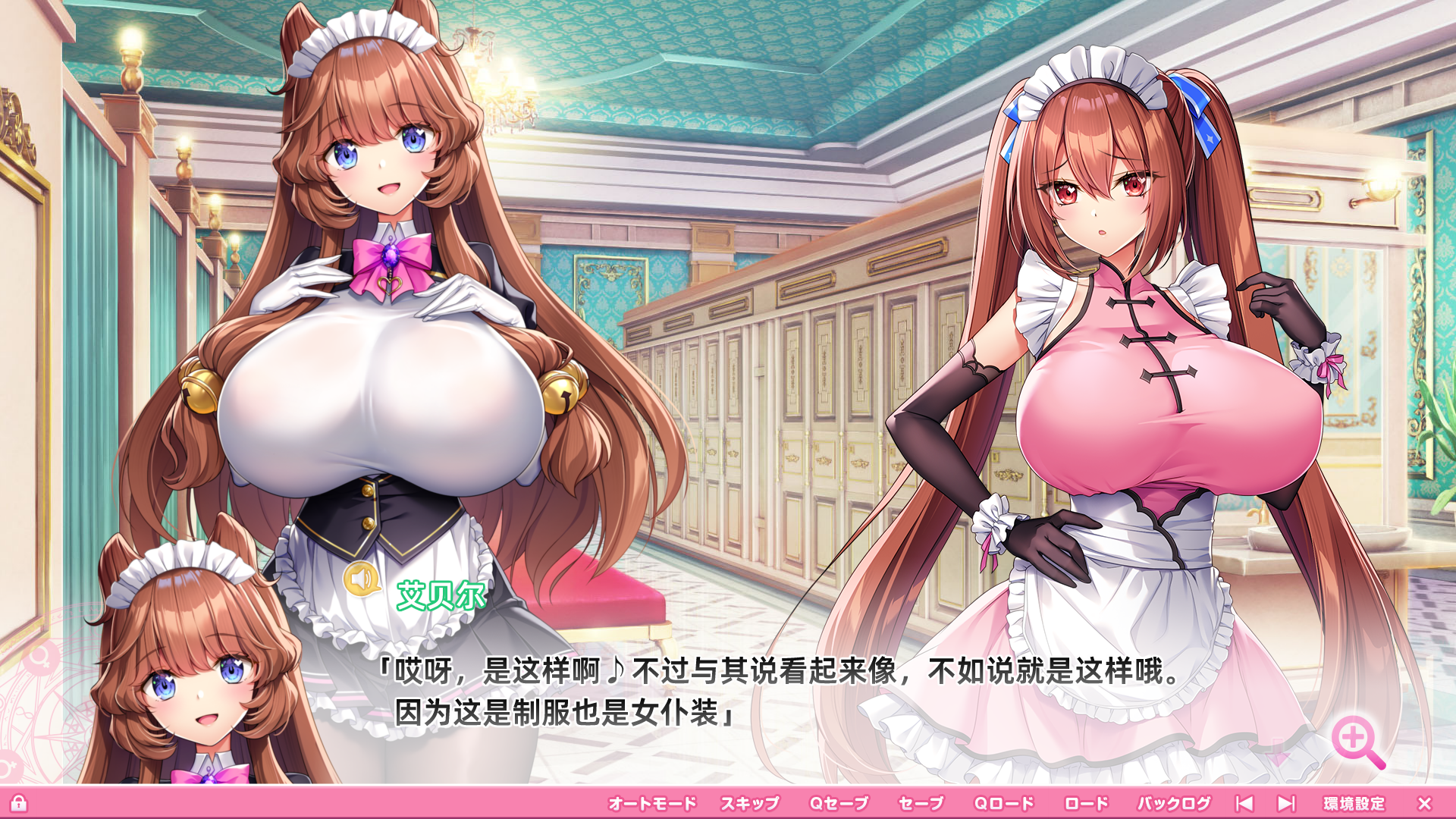The height and width of the screenshot is (819, 1456).
Task: Open the セーブ save screen
Action: (x=921, y=802)
